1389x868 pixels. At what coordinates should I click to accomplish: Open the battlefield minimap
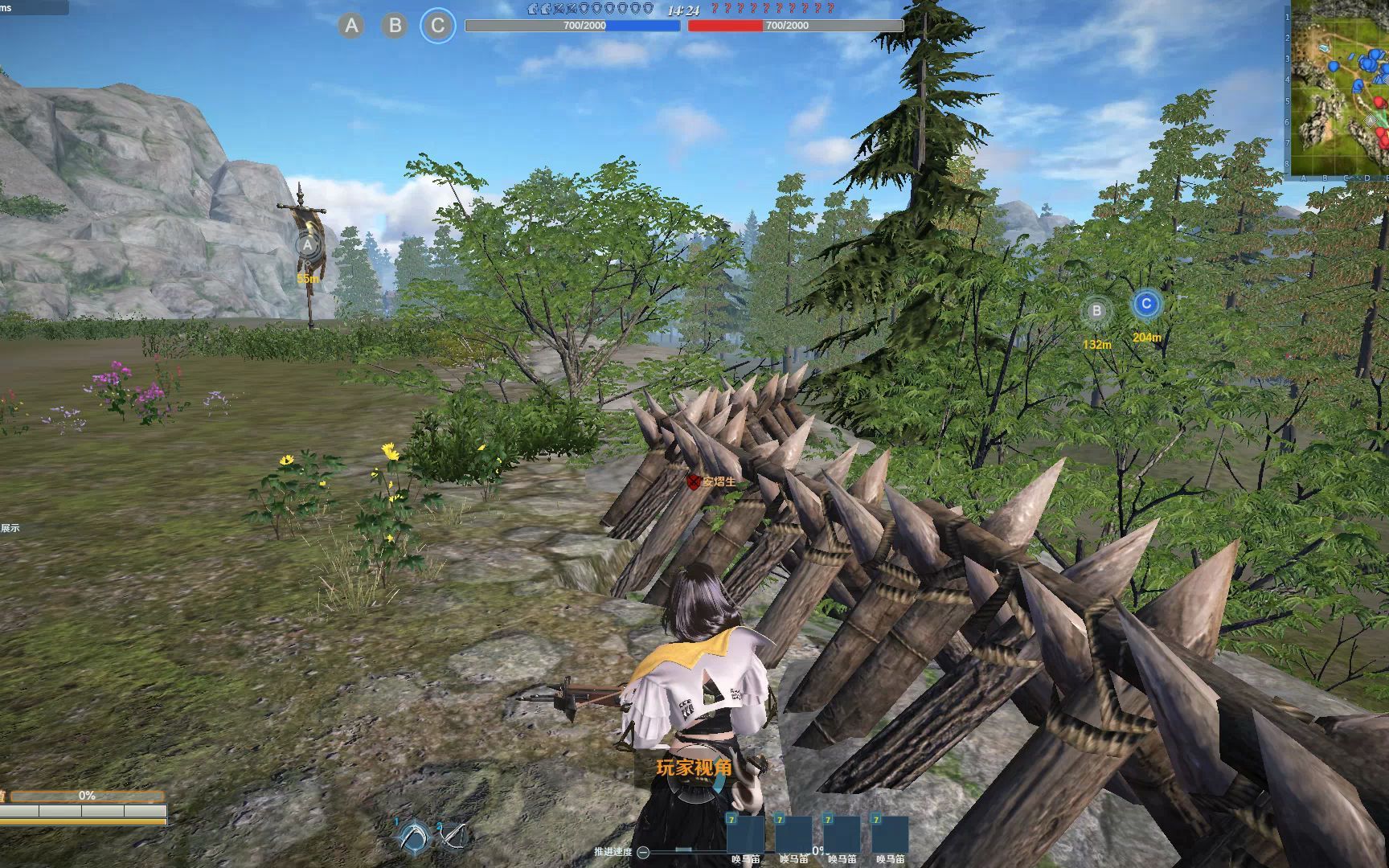1338,88
